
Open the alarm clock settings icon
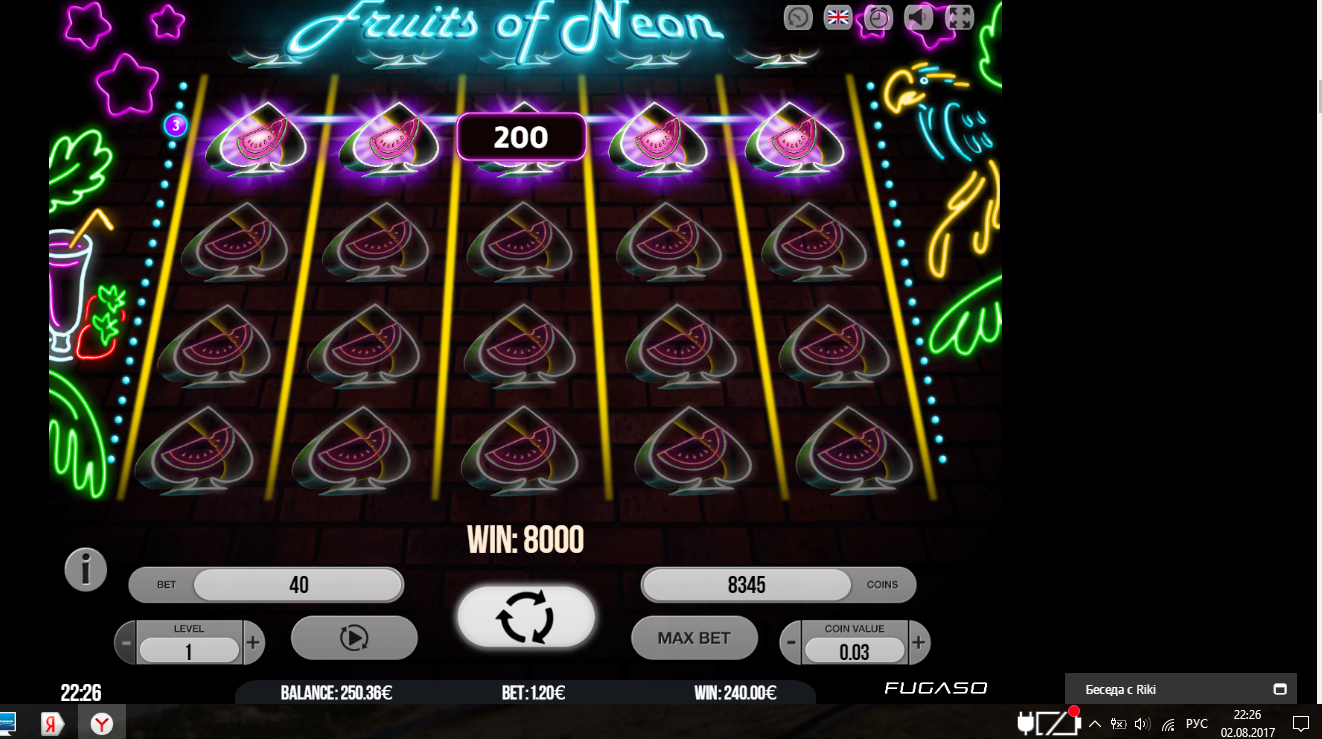click(x=878, y=17)
